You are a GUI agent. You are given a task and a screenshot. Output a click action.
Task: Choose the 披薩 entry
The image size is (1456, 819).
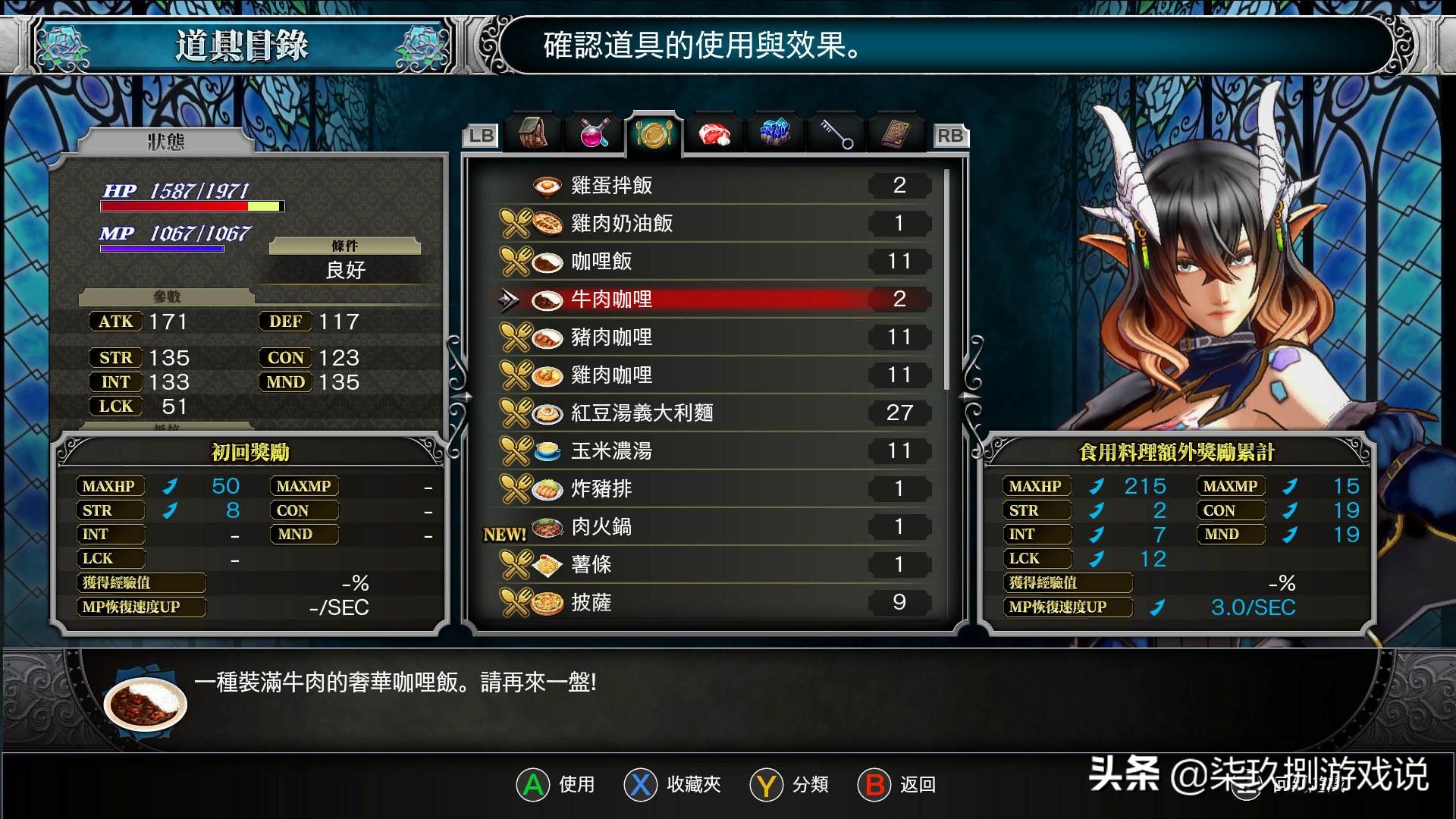[713, 602]
